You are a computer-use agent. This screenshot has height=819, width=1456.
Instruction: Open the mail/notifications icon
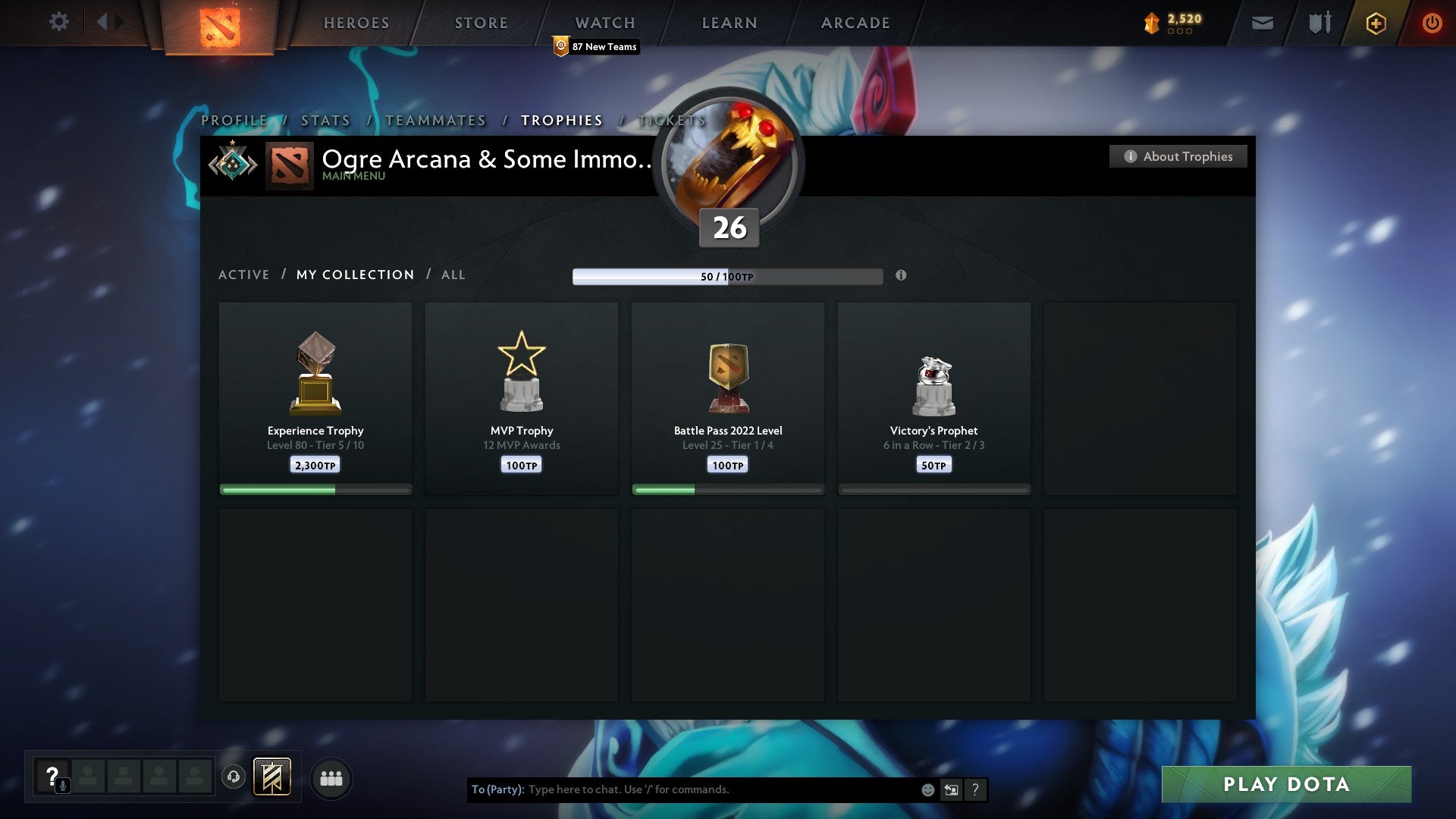click(1263, 23)
